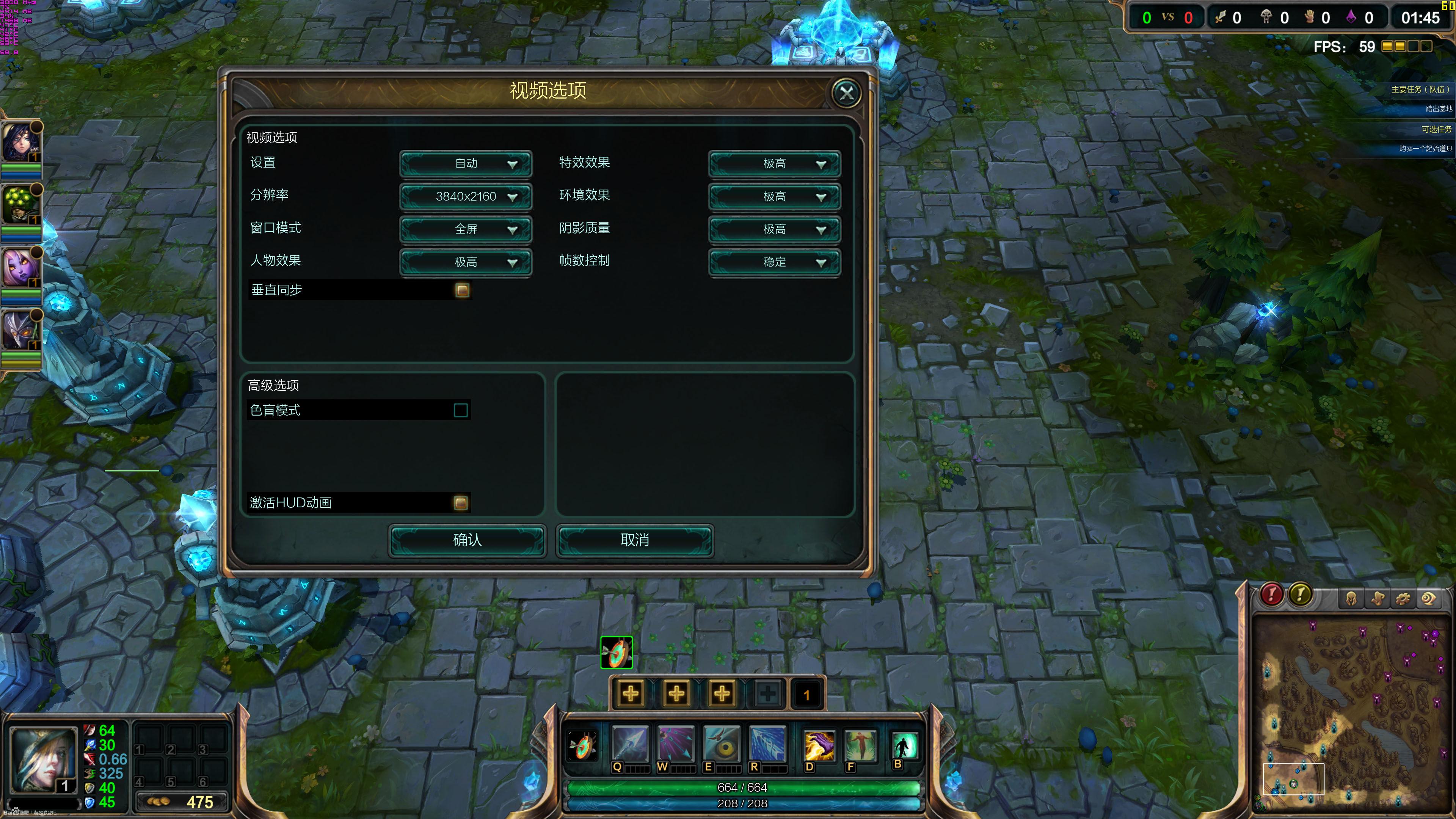The width and height of the screenshot is (1456, 819).
Task: Toggle the 激活HUD动画 checkbox
Action: tap(461, 503)
